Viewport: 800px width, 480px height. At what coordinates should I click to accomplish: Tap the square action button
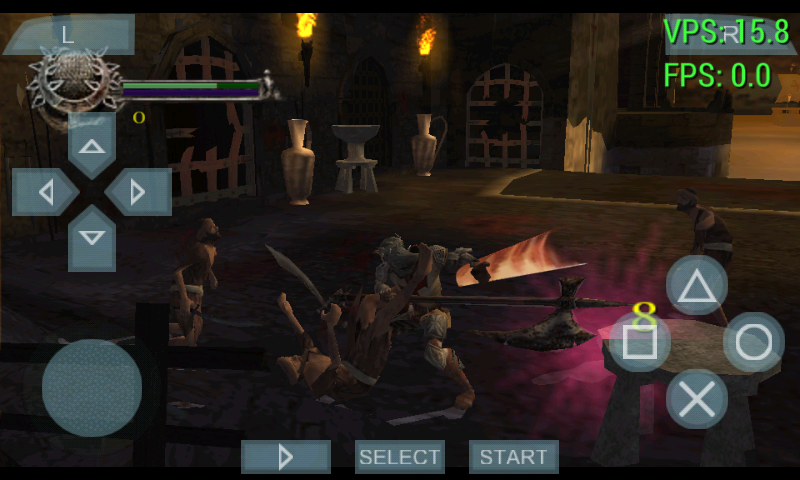(640, 342)
